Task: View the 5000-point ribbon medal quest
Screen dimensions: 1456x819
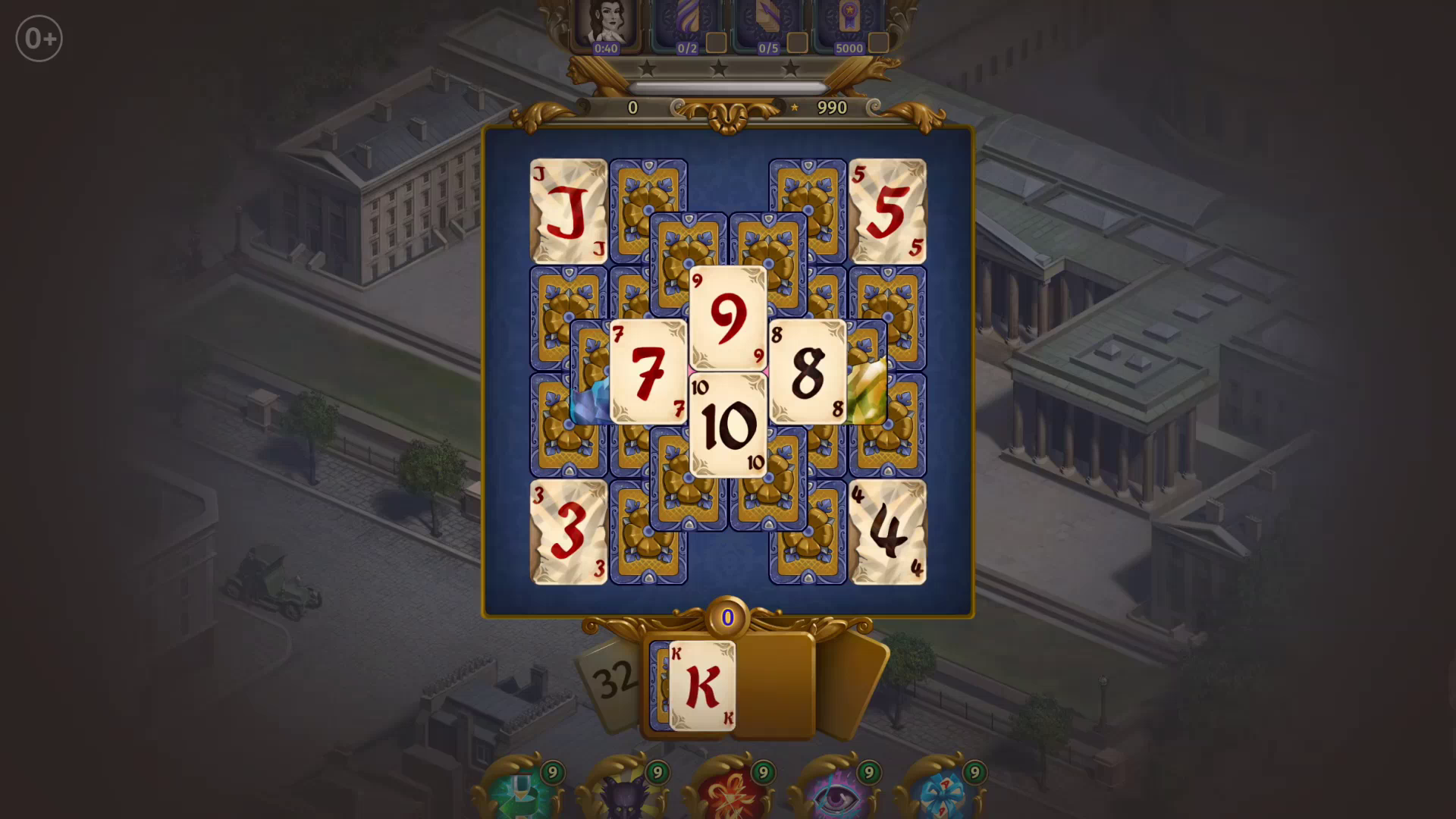Action: tap(849, 21)
